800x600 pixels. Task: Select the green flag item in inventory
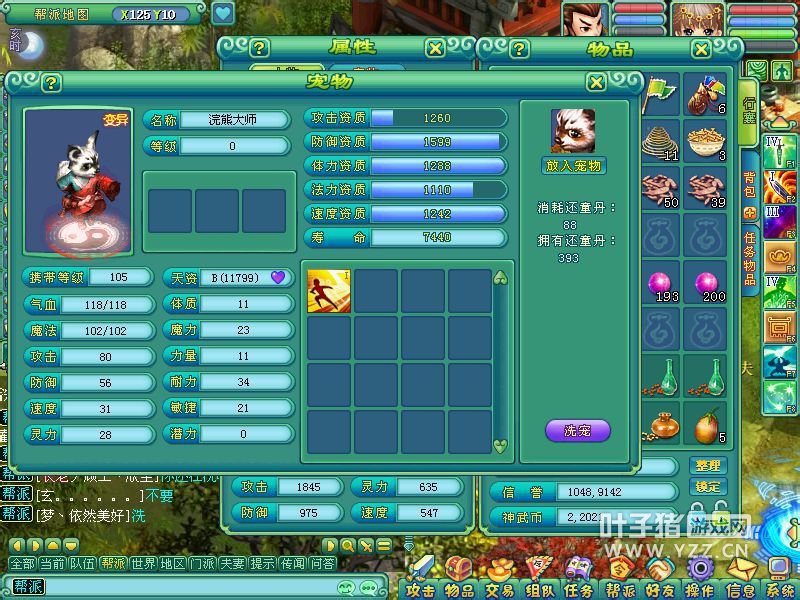coord(659,94)
